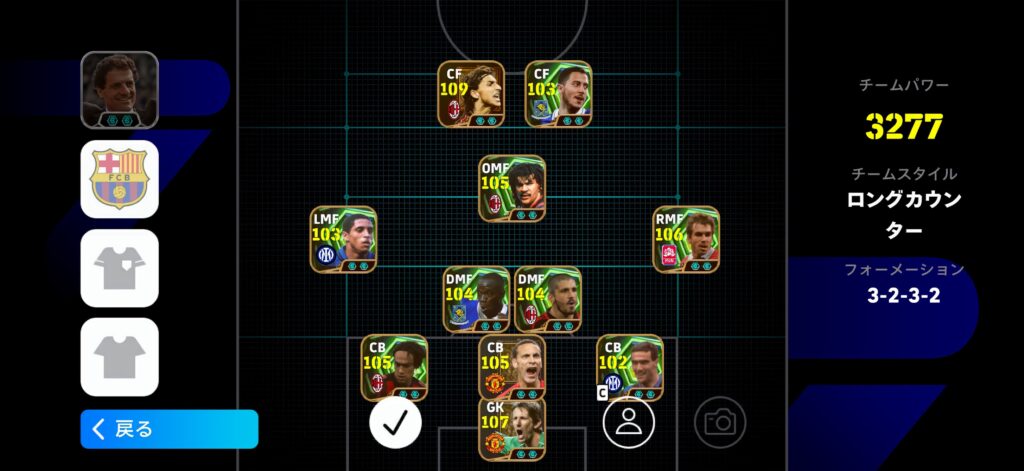Choose the GK player card rated 107
Image resolution: width=1024 pixels, height=471 pixels.
pos(512,429)
